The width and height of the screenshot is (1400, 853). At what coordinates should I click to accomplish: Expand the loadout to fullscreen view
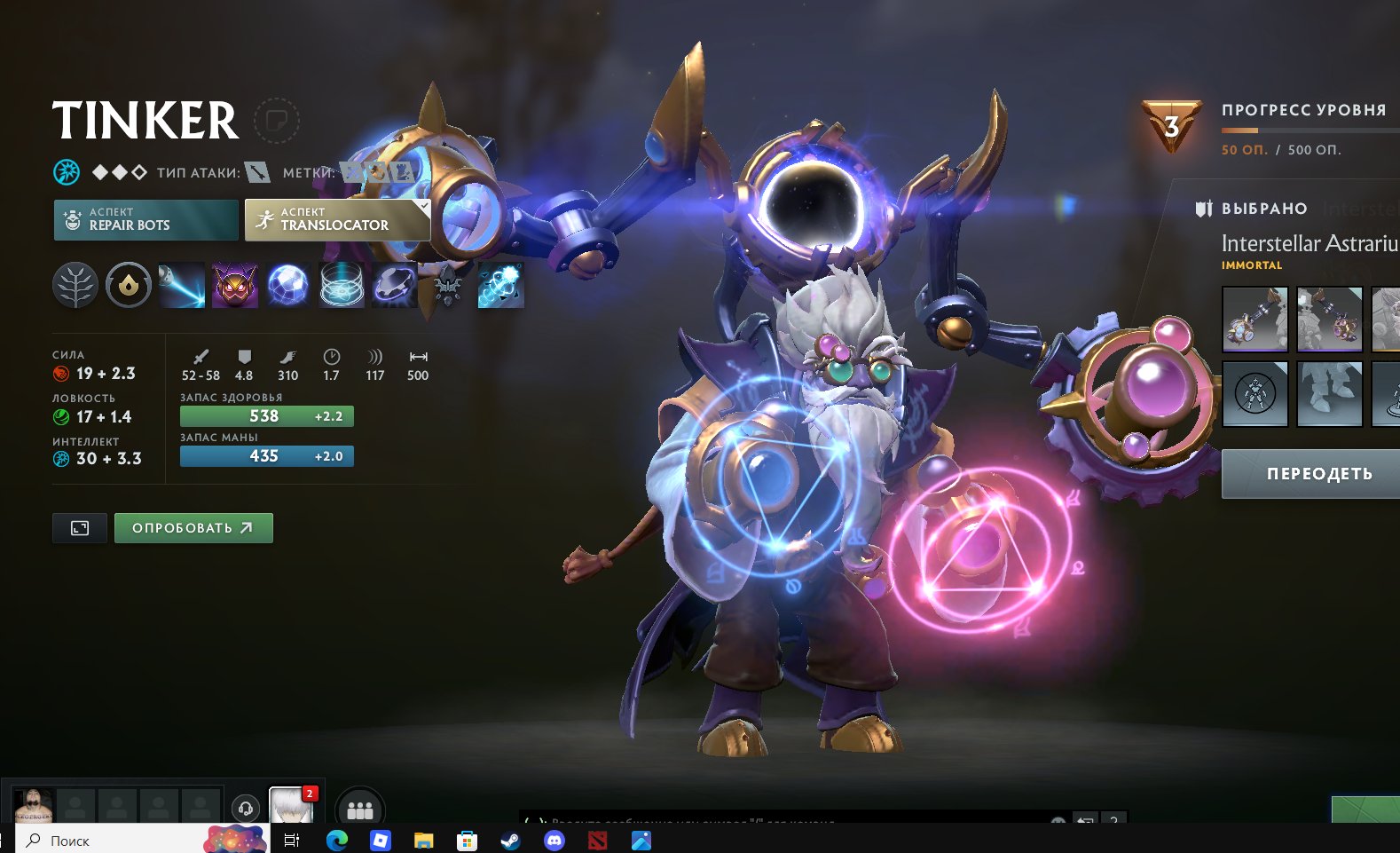coord(79,527)
